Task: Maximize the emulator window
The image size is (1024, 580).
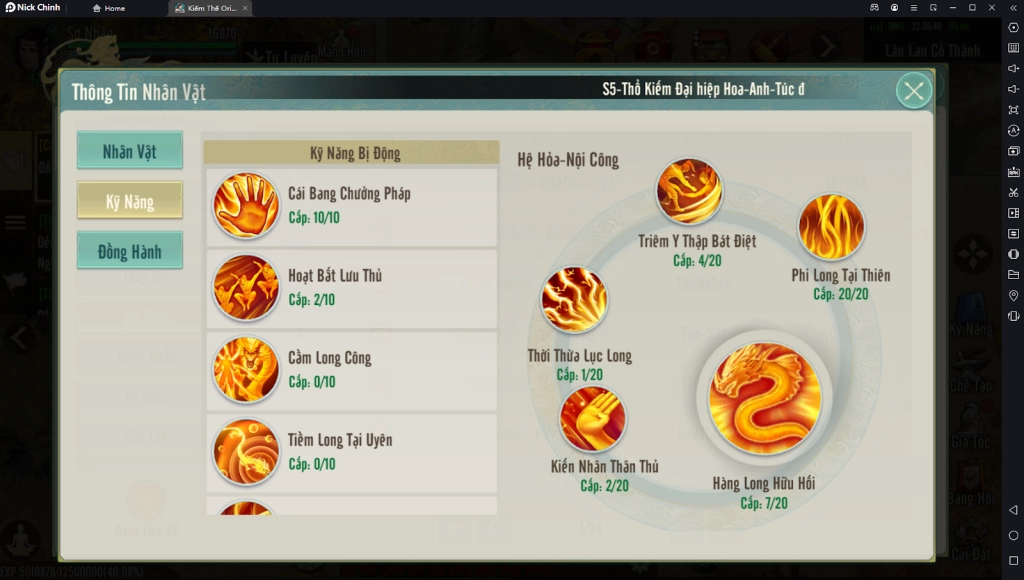Action: [973, 8]
